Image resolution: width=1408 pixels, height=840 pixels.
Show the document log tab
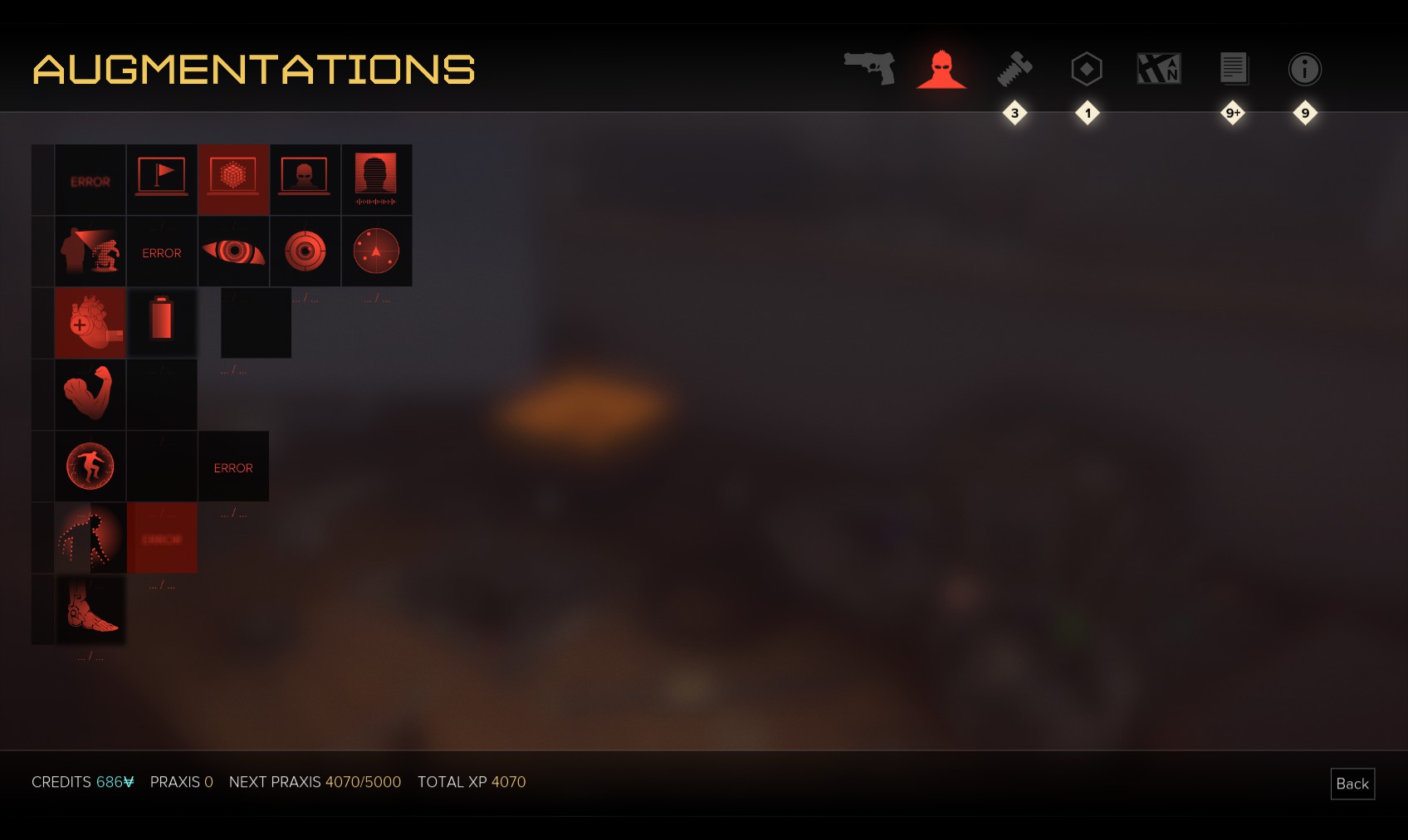(x=1233, y=69)
